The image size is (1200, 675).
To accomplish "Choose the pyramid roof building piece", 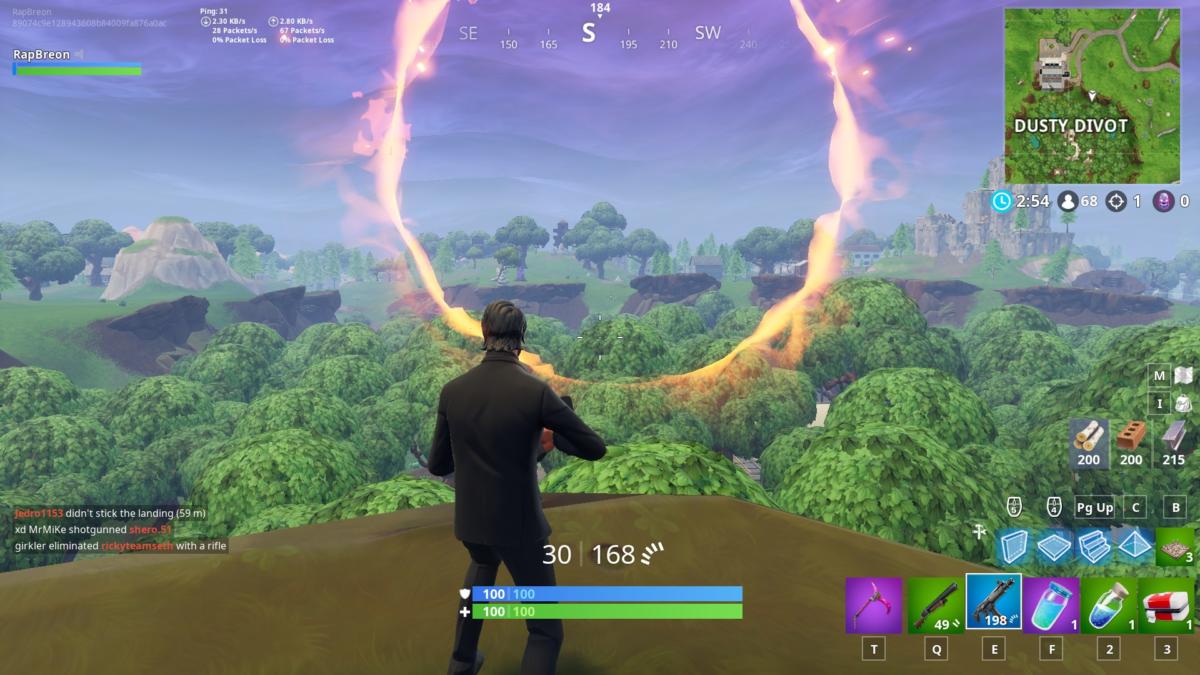I will point(1133,546).
